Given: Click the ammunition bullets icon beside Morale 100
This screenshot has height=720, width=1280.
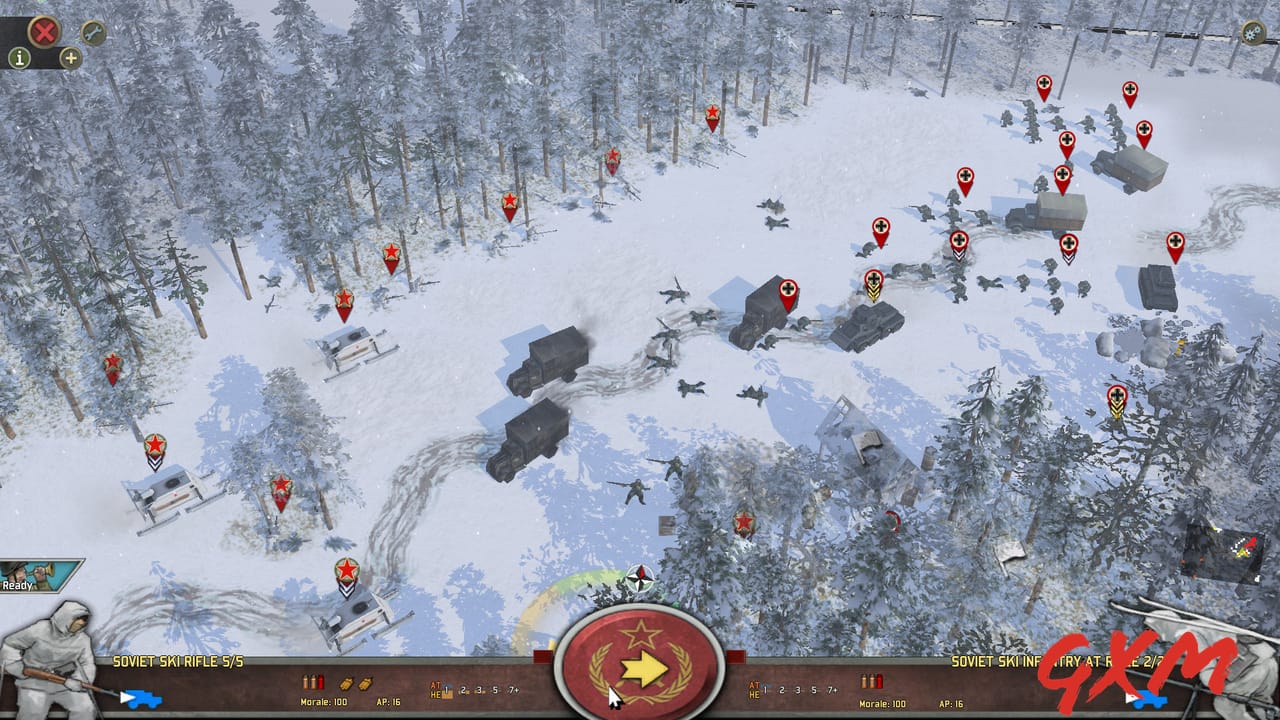Looking at the screenshot, I should 314,684.
